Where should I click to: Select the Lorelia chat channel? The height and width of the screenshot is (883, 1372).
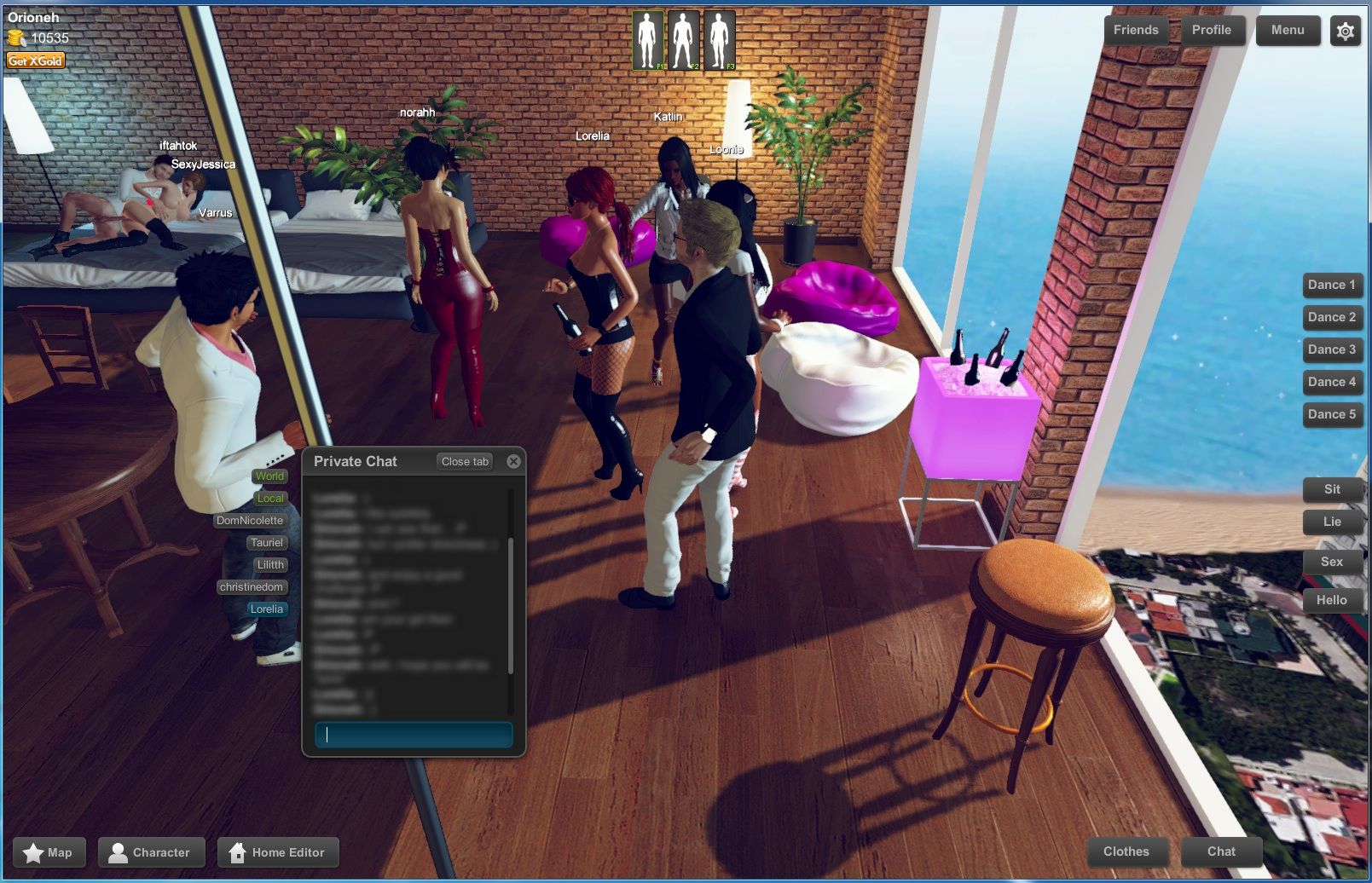coord(266,609)
